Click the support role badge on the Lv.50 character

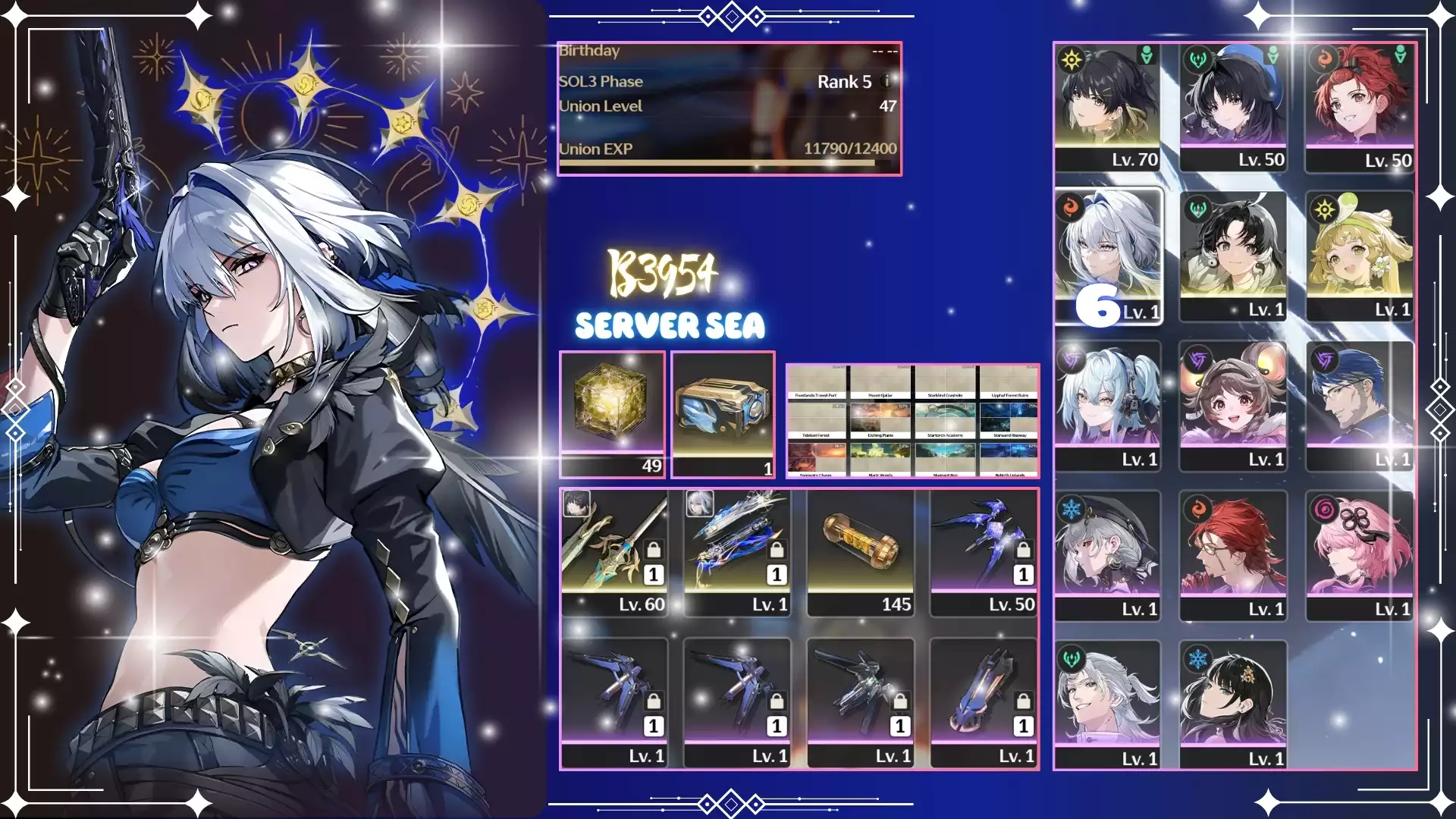[x=1273, y=54]
